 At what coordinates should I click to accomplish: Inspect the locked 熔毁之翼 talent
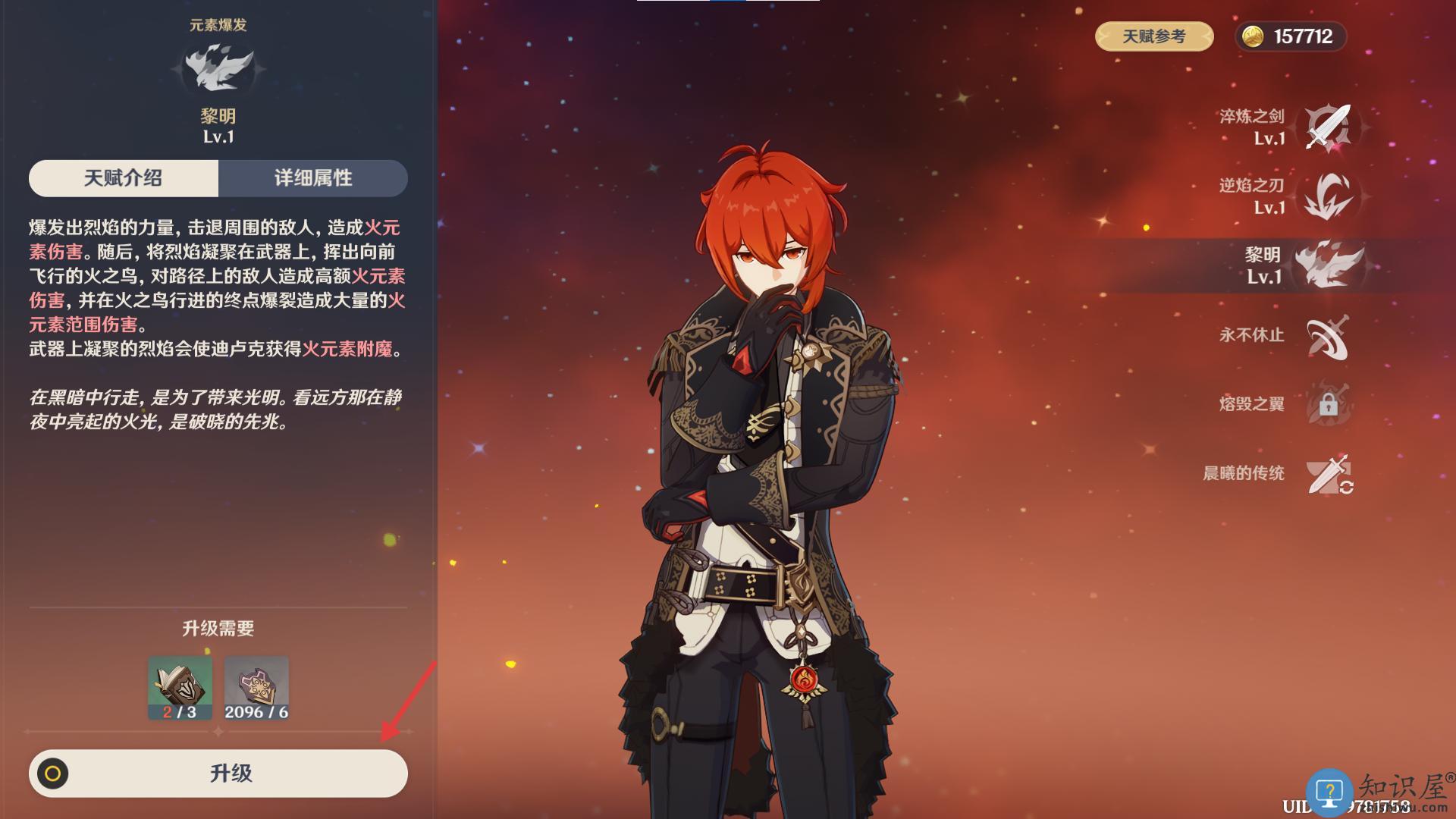[1328, 404]
